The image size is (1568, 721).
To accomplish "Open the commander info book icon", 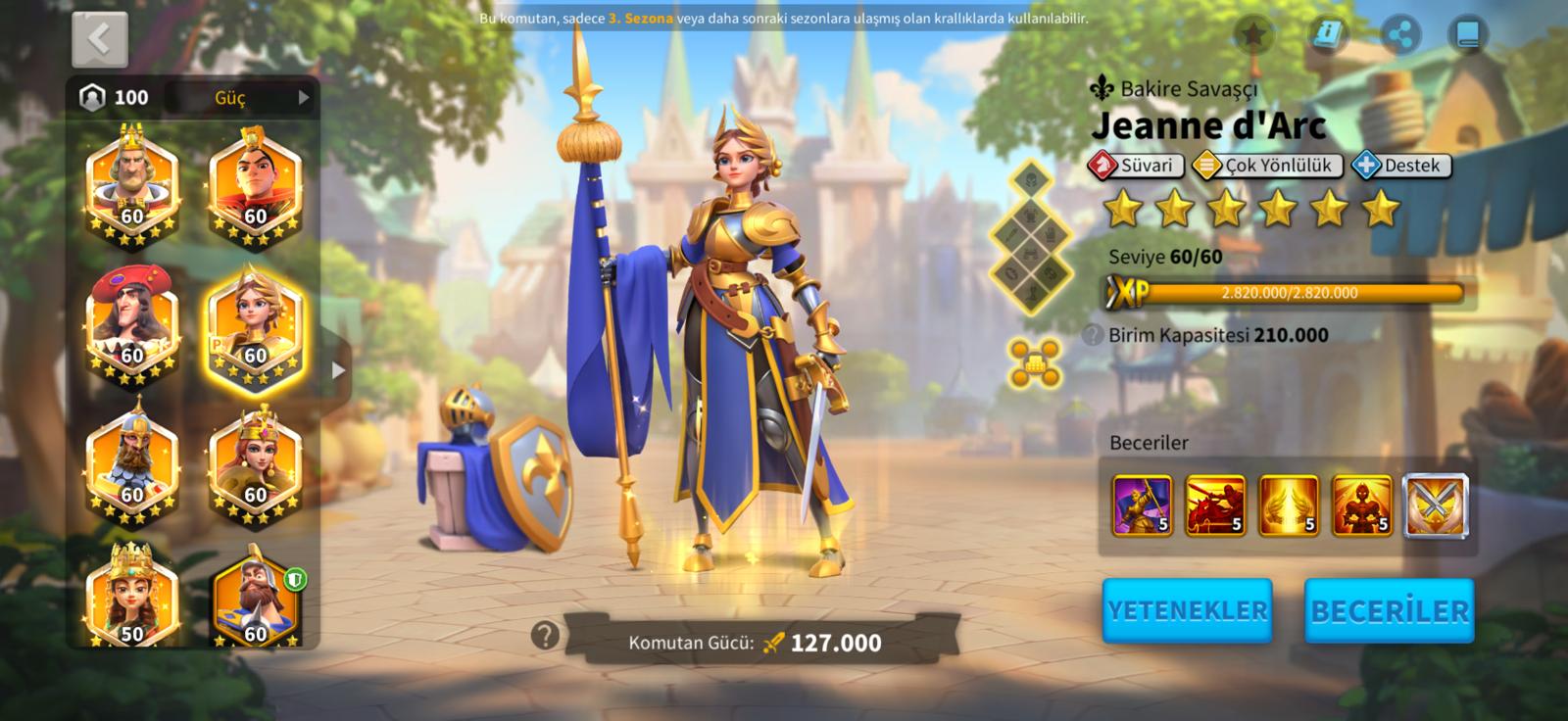I will point(1328,36).
